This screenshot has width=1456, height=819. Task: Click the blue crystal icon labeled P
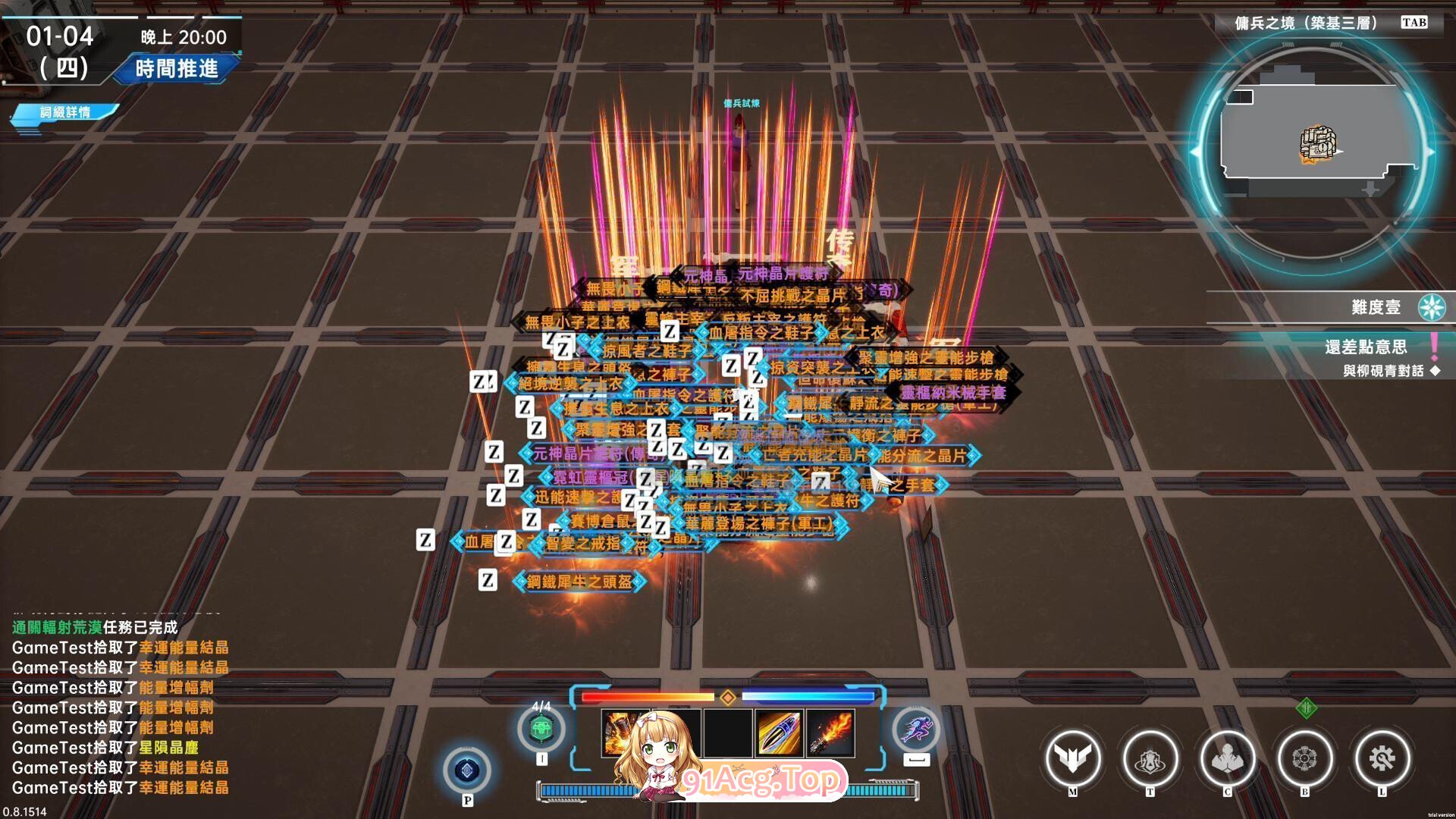pyautogui.click(x=467, y=770)
